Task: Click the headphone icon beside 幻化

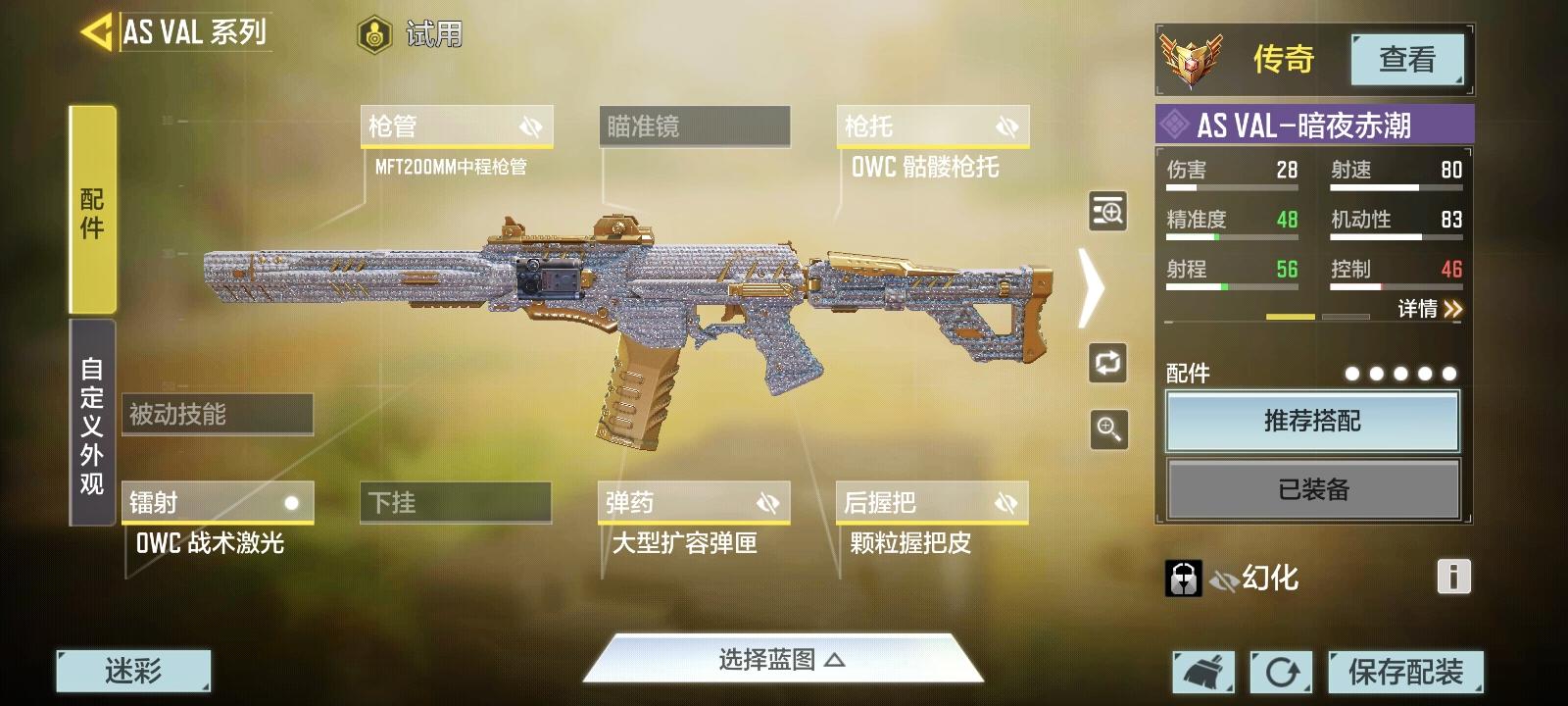Action: 1184,578
